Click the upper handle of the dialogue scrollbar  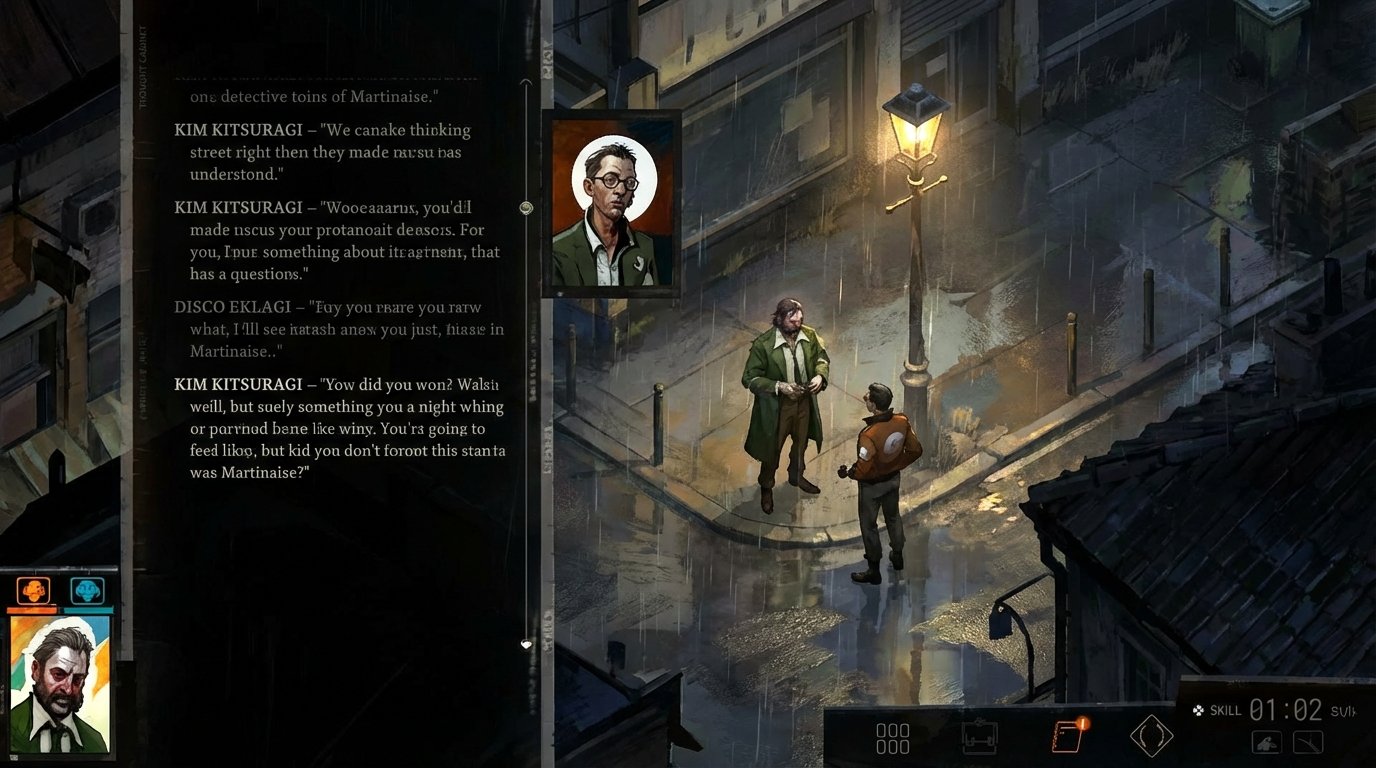pyautogui.click(x=526, y=208)
